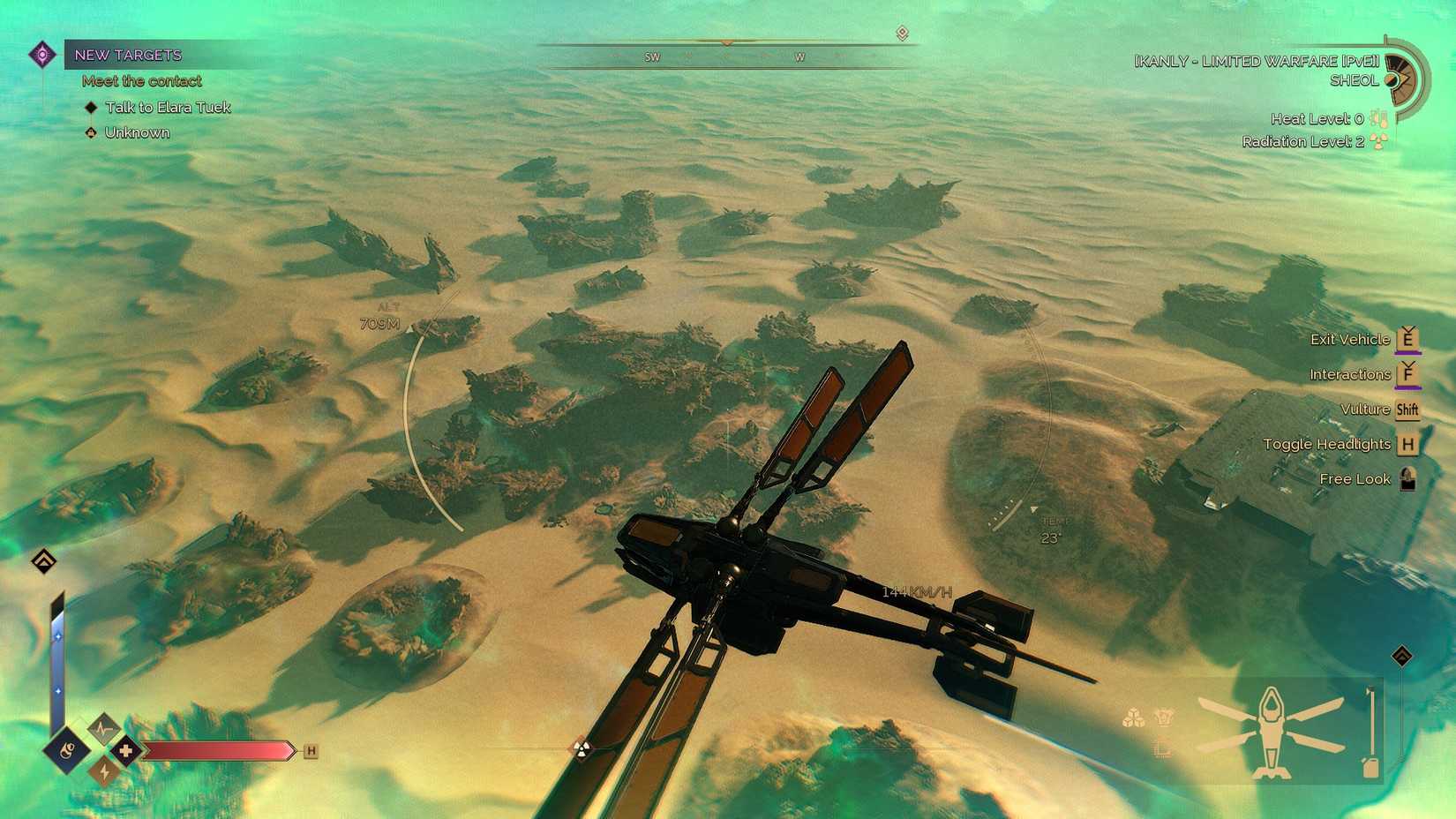Image resolution: width=1456 pixels, height=819 pixels.
Task: Expand the NEW TARGETS quest tracker header
Action: click(x=128, y=55)
